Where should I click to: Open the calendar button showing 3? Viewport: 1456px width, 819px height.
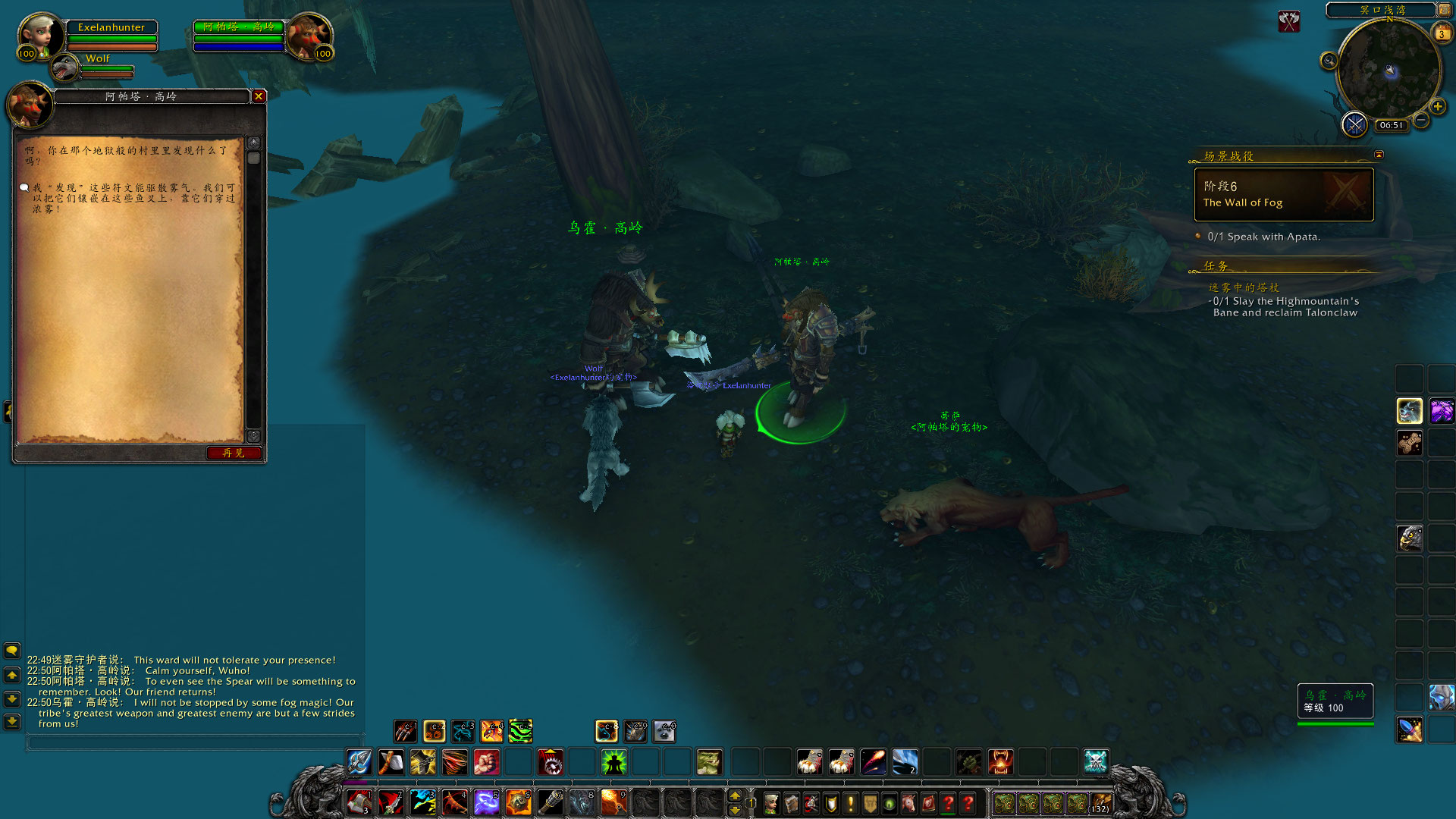pos(1441,33)
